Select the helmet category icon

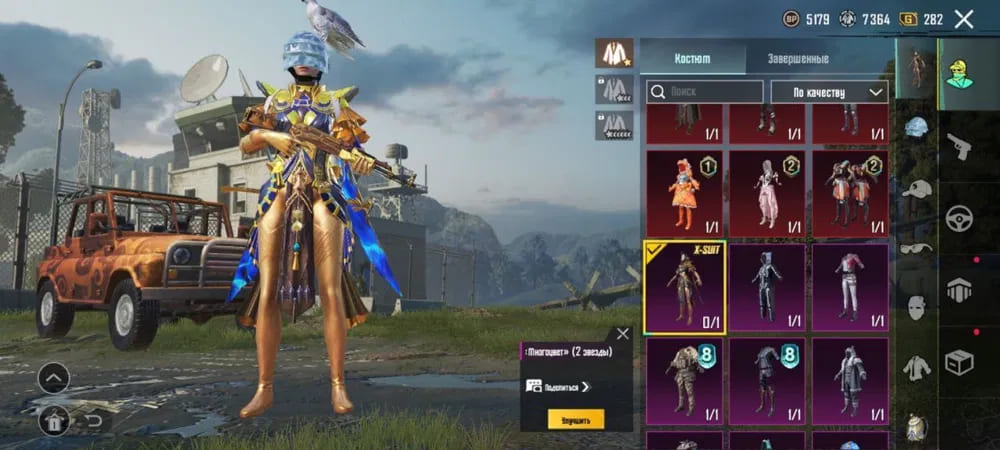click(x=916, y=128)
